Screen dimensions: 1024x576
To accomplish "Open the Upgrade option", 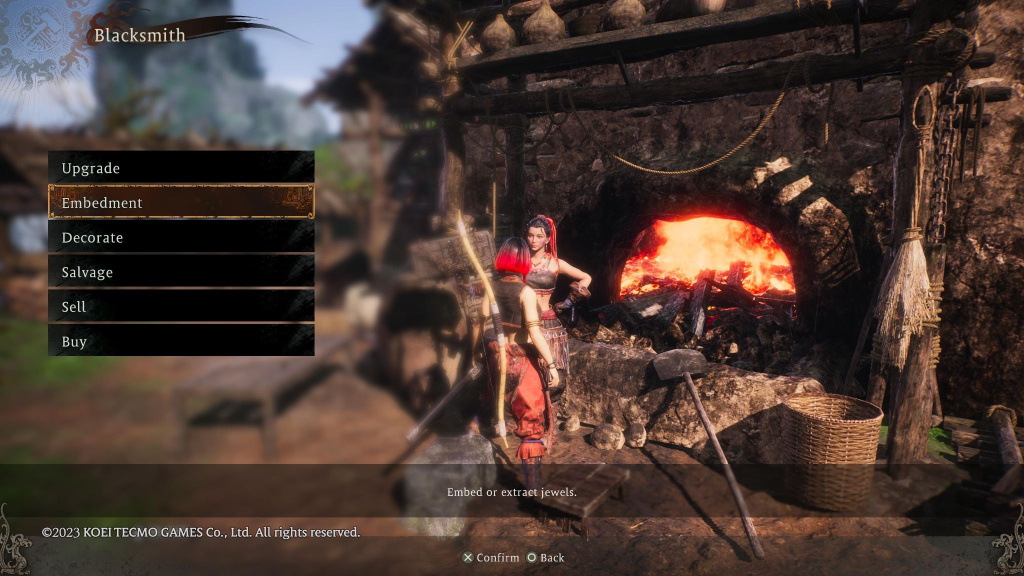I will (181, 168).
